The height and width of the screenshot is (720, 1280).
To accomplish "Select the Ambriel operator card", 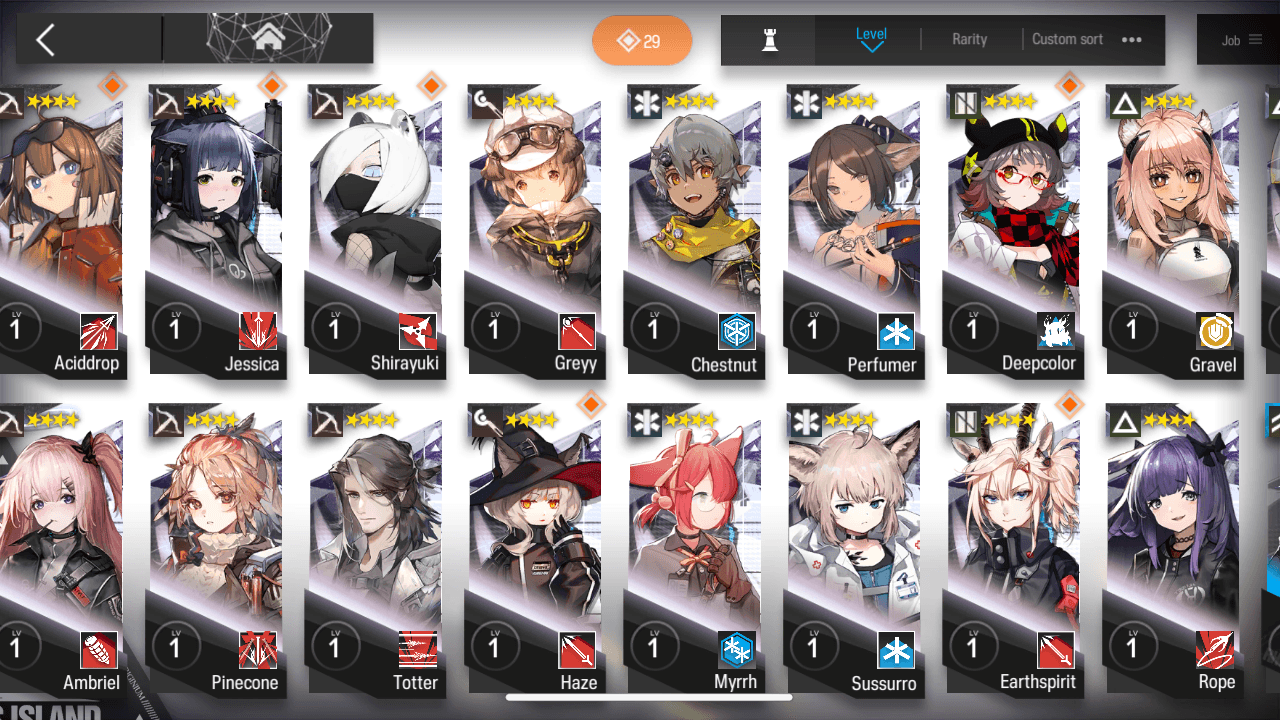I will (x=62, y=550).
